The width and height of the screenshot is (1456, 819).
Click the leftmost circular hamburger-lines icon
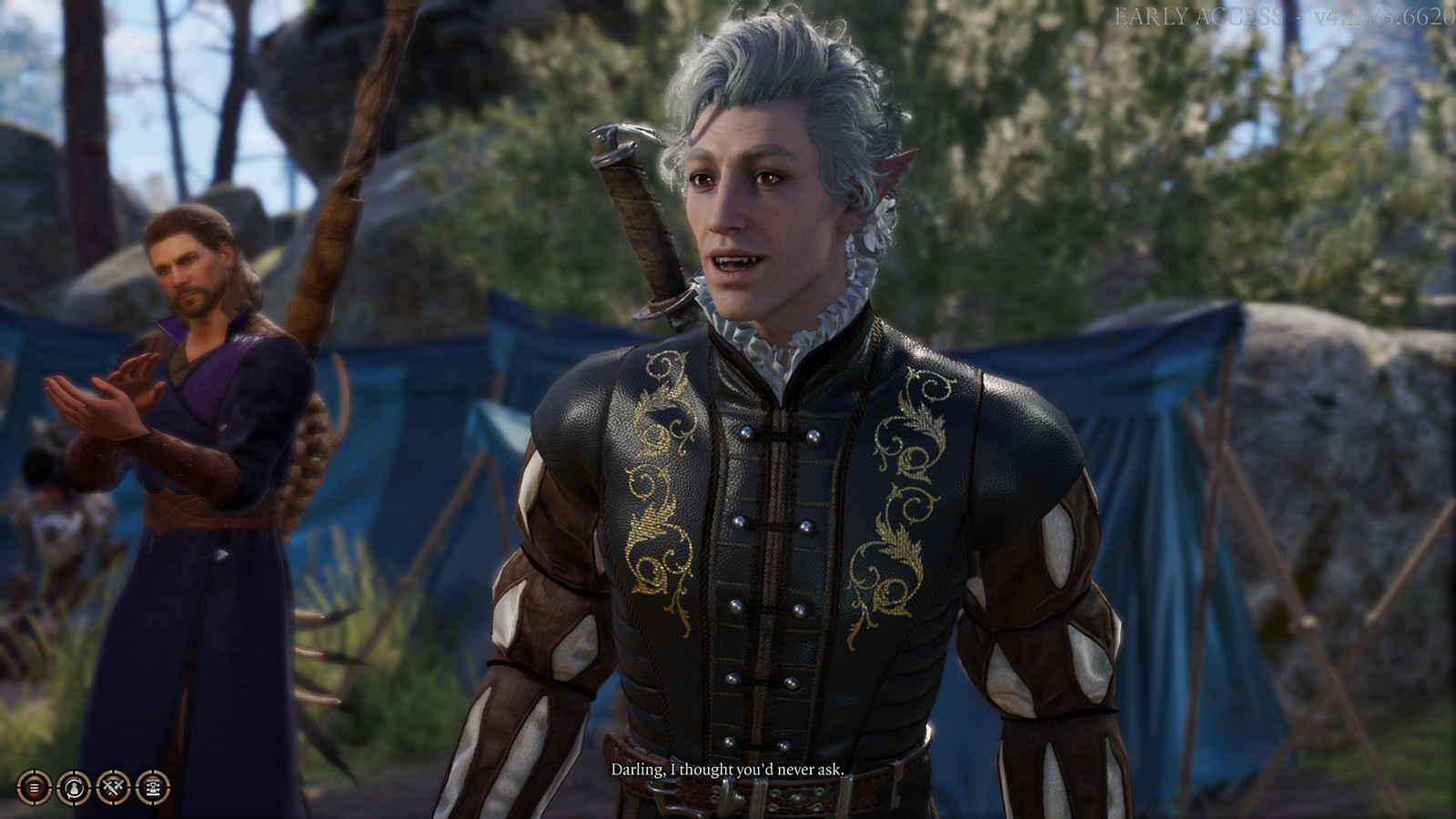[34, 787]
